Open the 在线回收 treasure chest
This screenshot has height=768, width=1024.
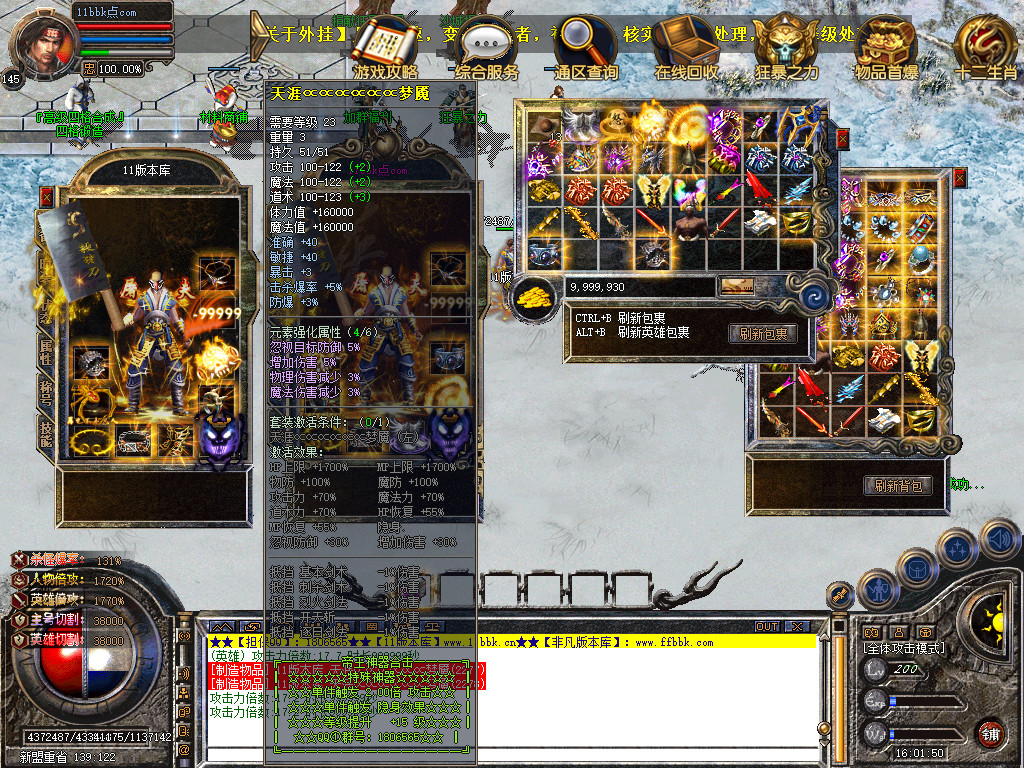pyautogui.click(x=686, y=47)
